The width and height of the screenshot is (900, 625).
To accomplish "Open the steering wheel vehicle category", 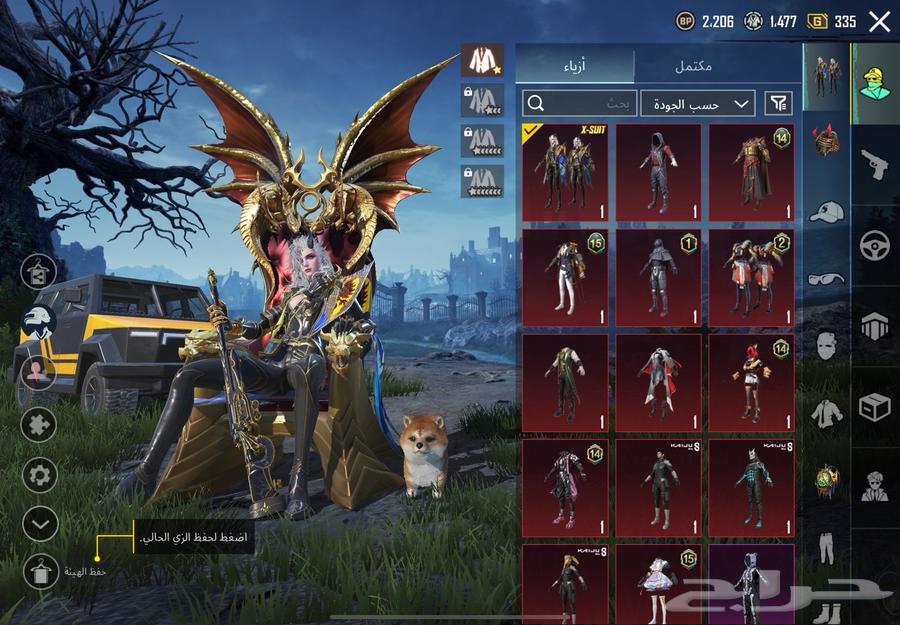I will coord(875,246).
